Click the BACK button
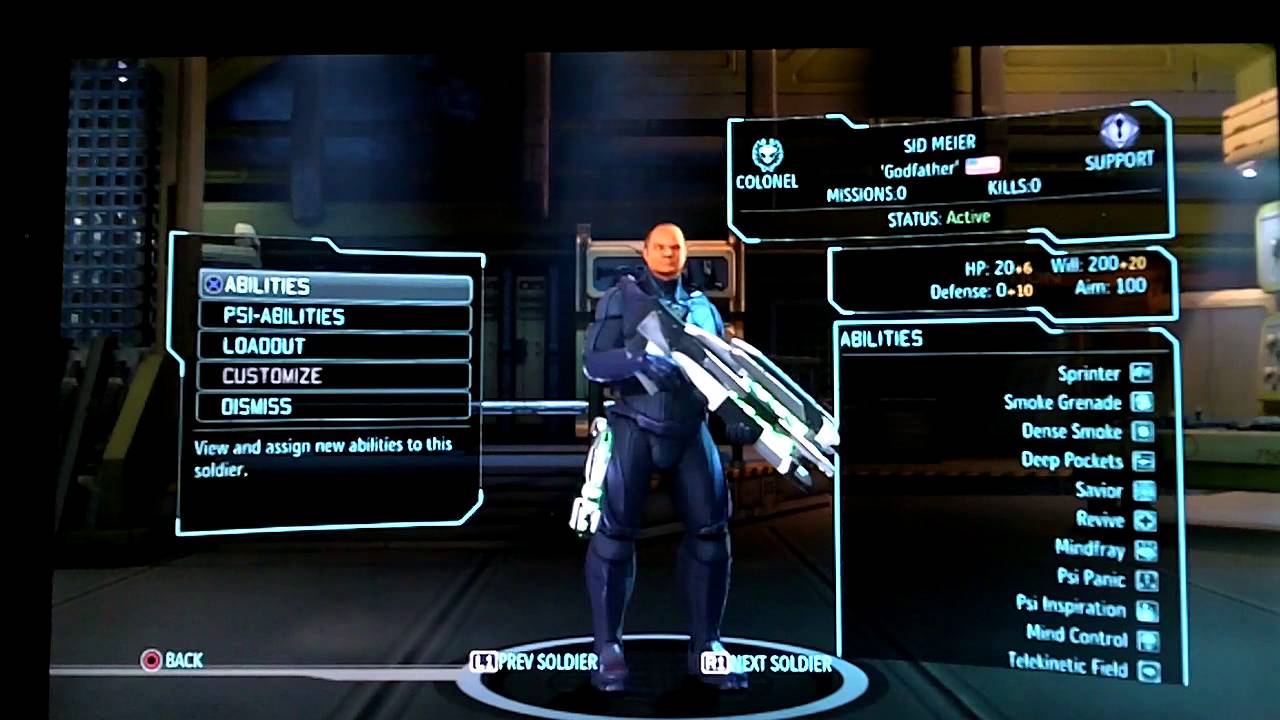Viewport: 1280px width, 720px height. click(x=173, y=660)
